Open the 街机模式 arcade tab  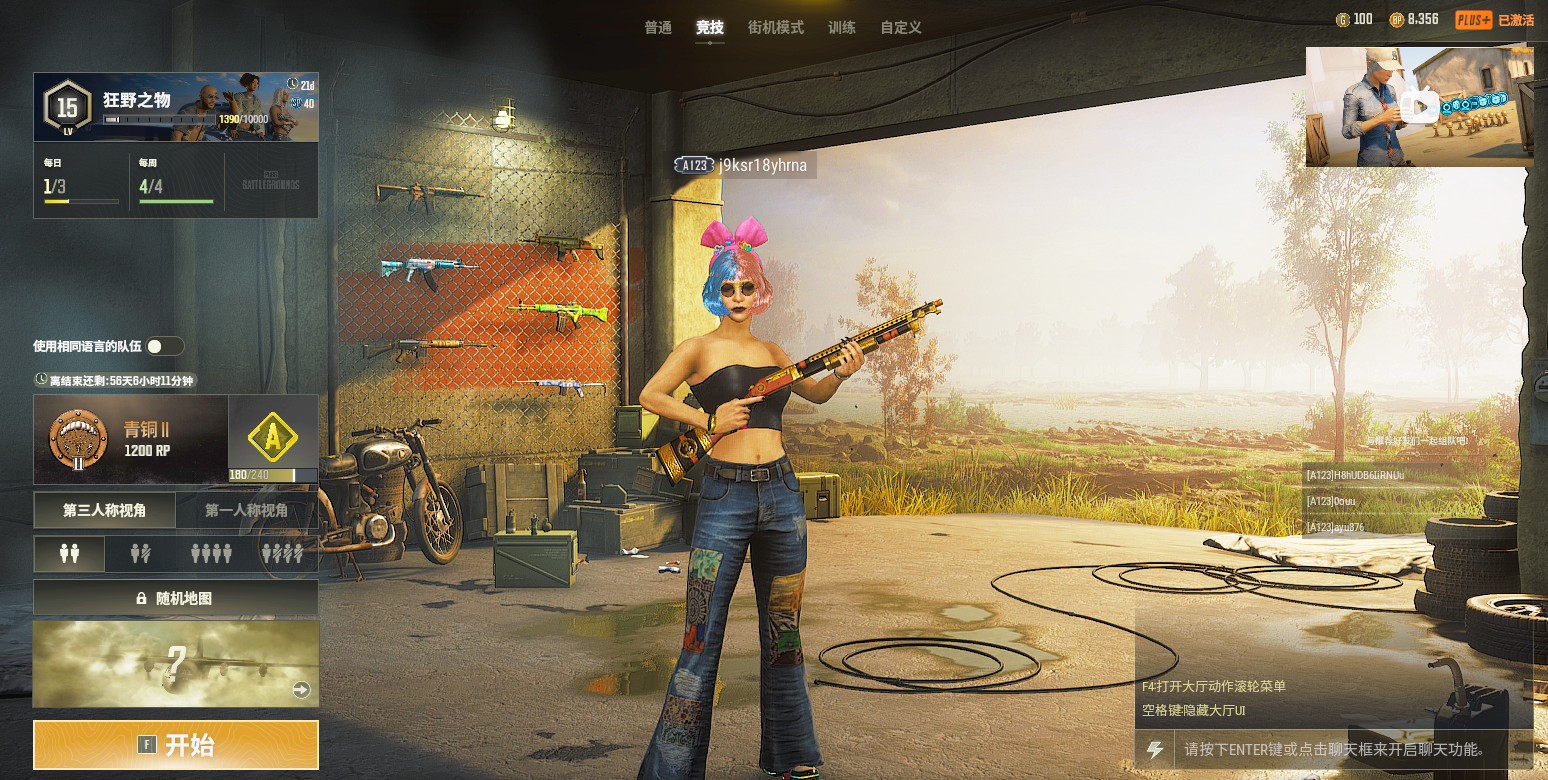tap(776, 28)
